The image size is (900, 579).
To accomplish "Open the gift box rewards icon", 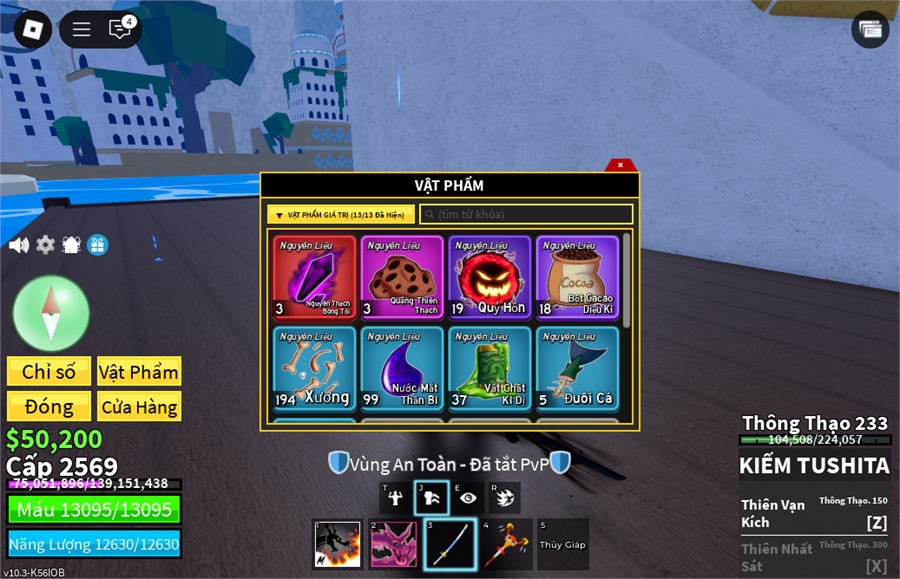I will coord(97,245).
